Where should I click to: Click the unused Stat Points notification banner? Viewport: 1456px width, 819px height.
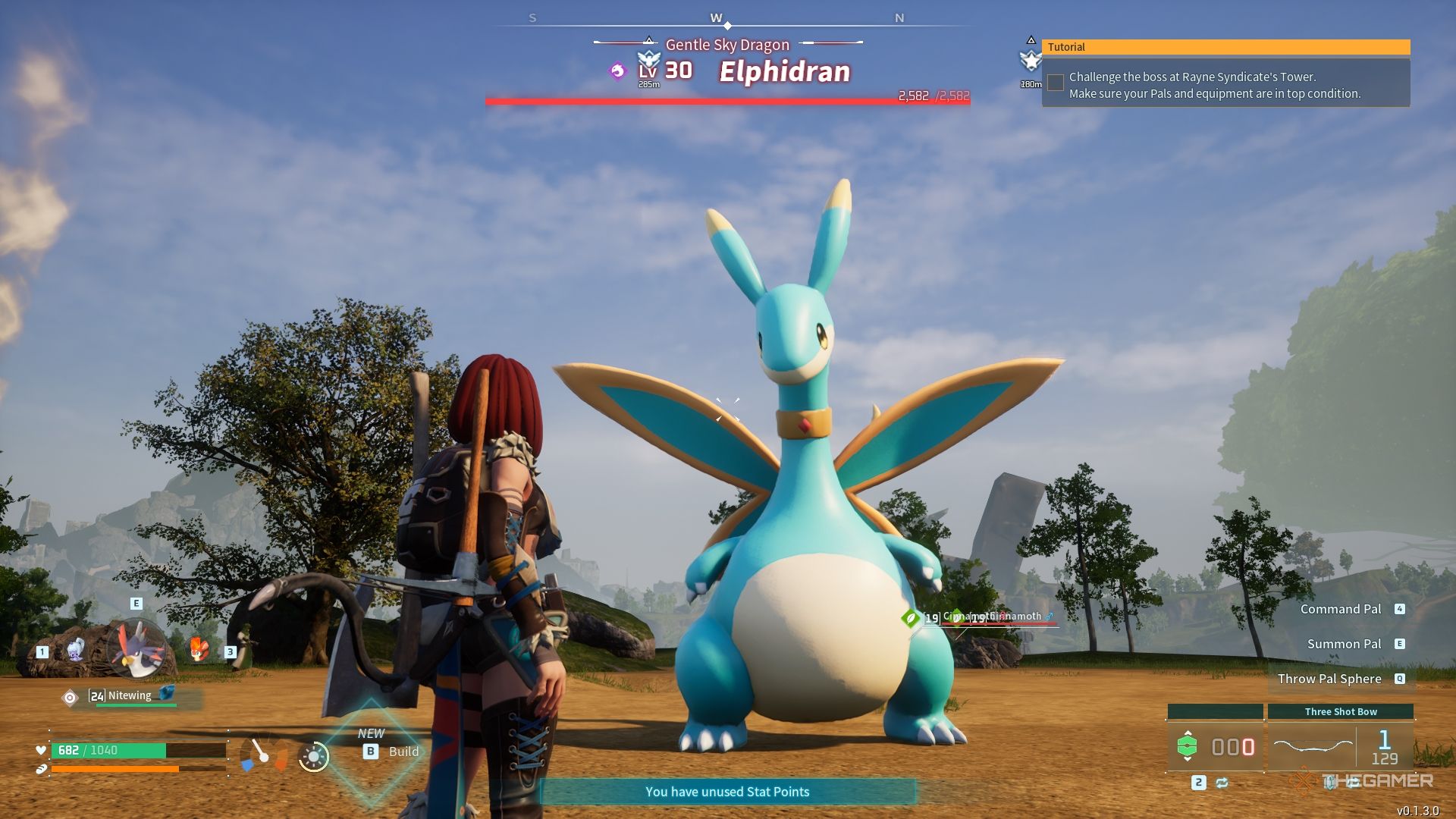click(727, 792)
